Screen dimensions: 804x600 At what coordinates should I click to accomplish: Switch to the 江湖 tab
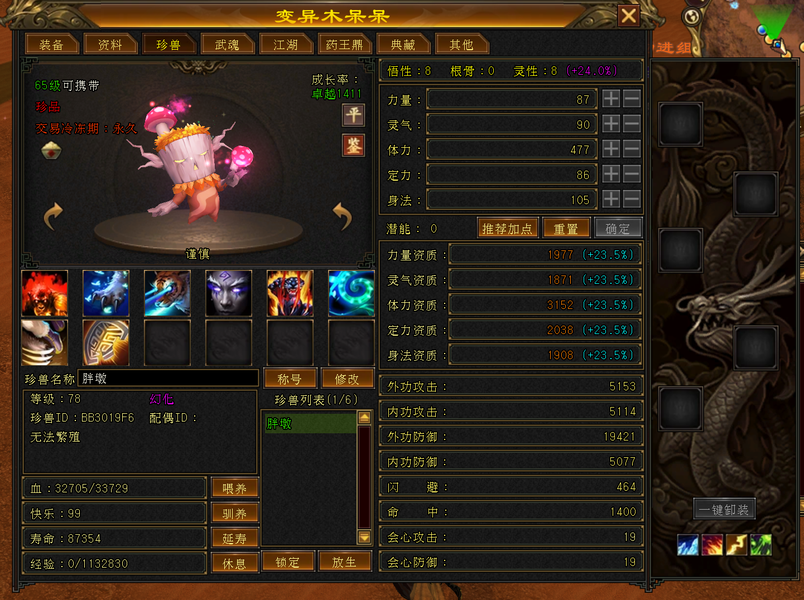(x=279, y=45)
